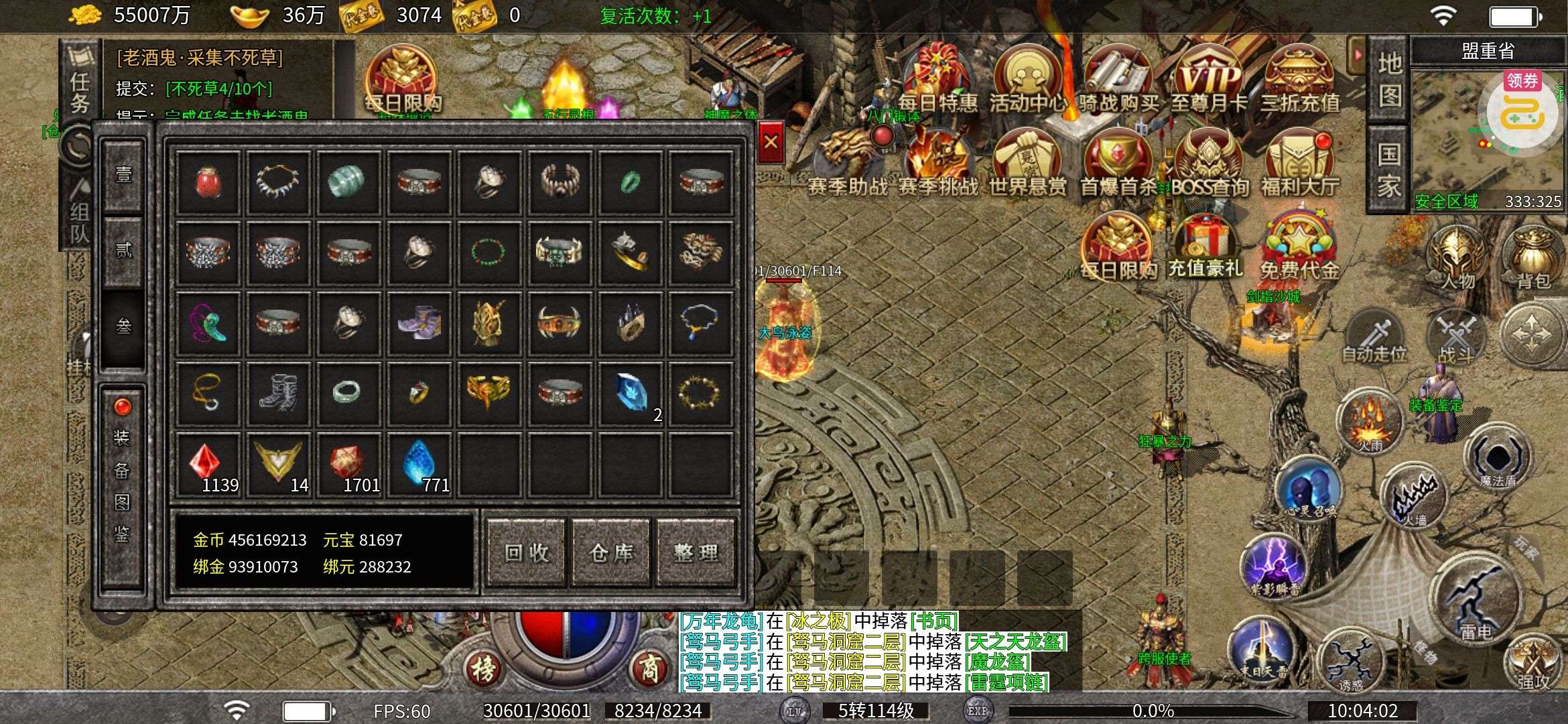Select the purple boots item slot
1568x724 pixels.
pyautogui.click(x=419, y=323)
